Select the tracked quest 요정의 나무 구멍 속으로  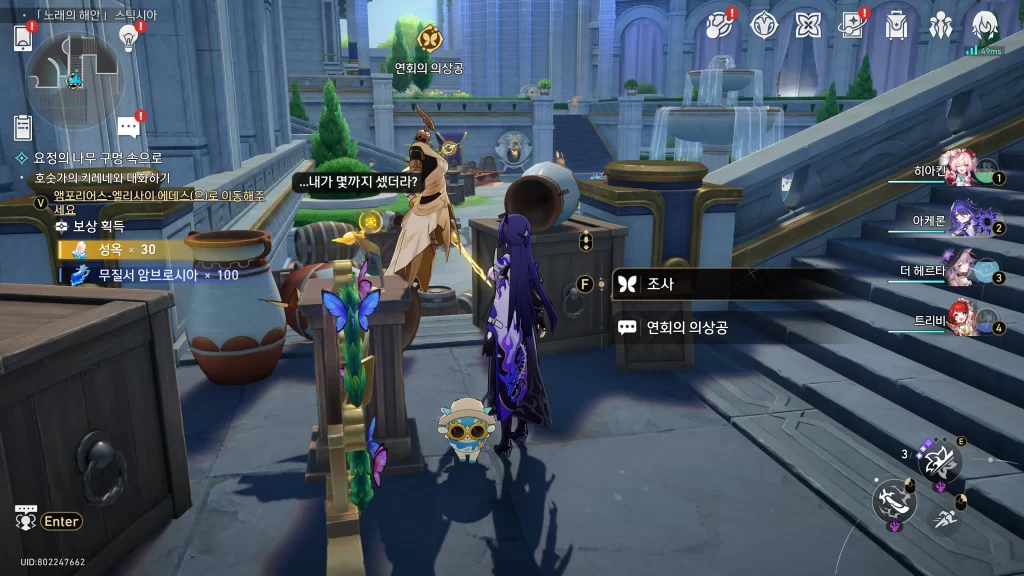point(97,158)
